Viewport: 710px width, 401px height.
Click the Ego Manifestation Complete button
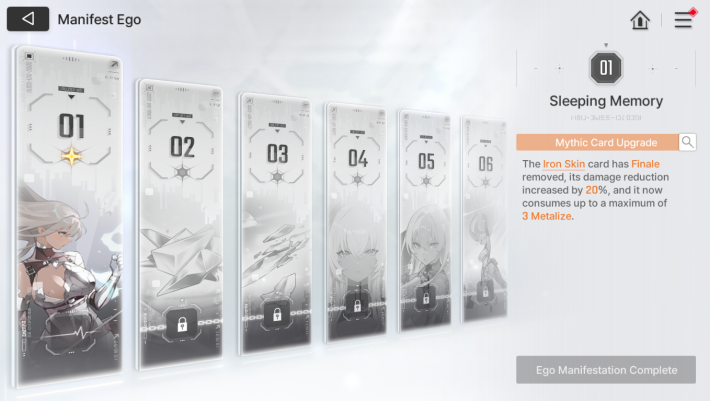click(x=605, y=369)
